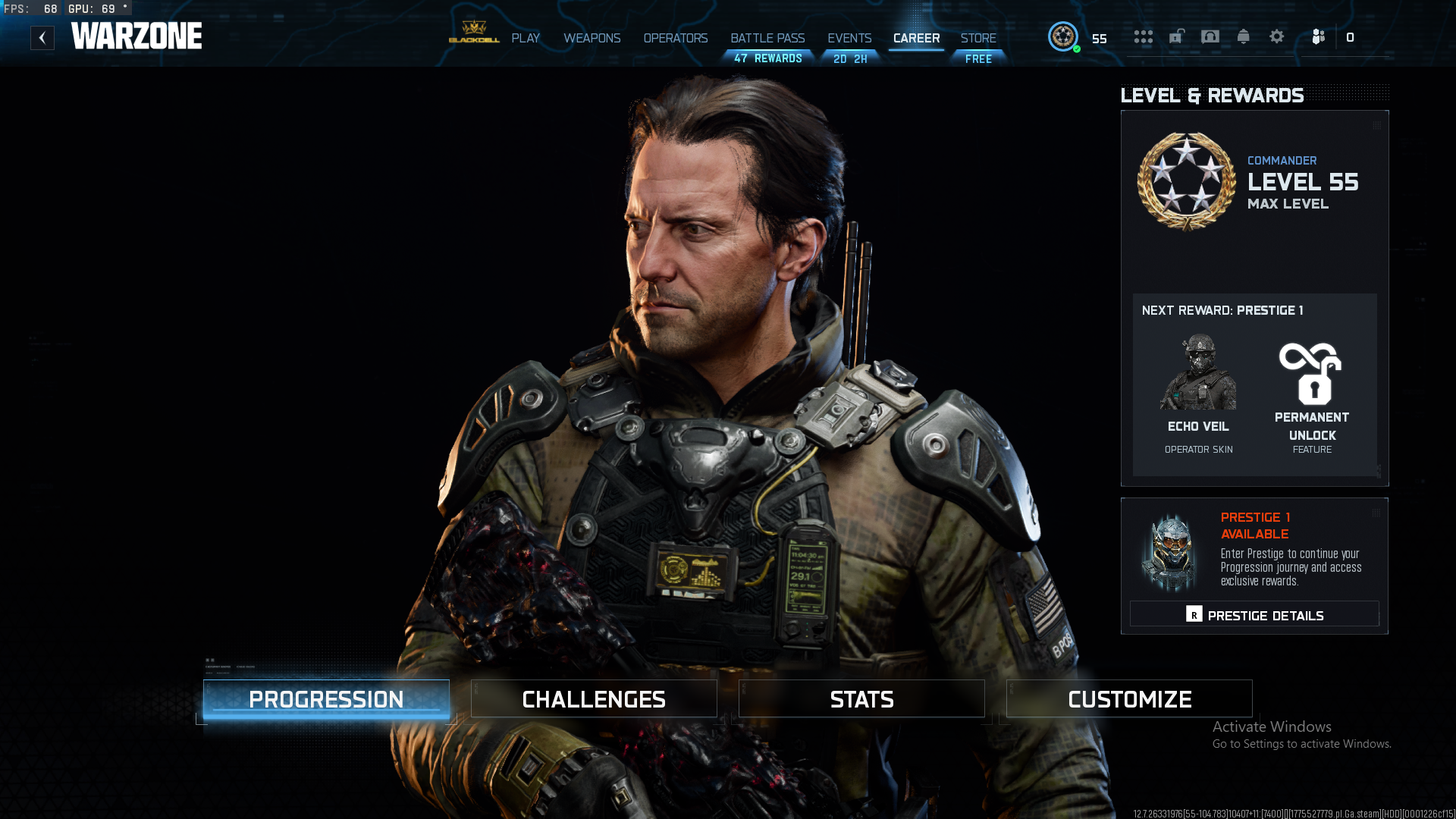Open the six-dot grid menu

[1143, 37]
